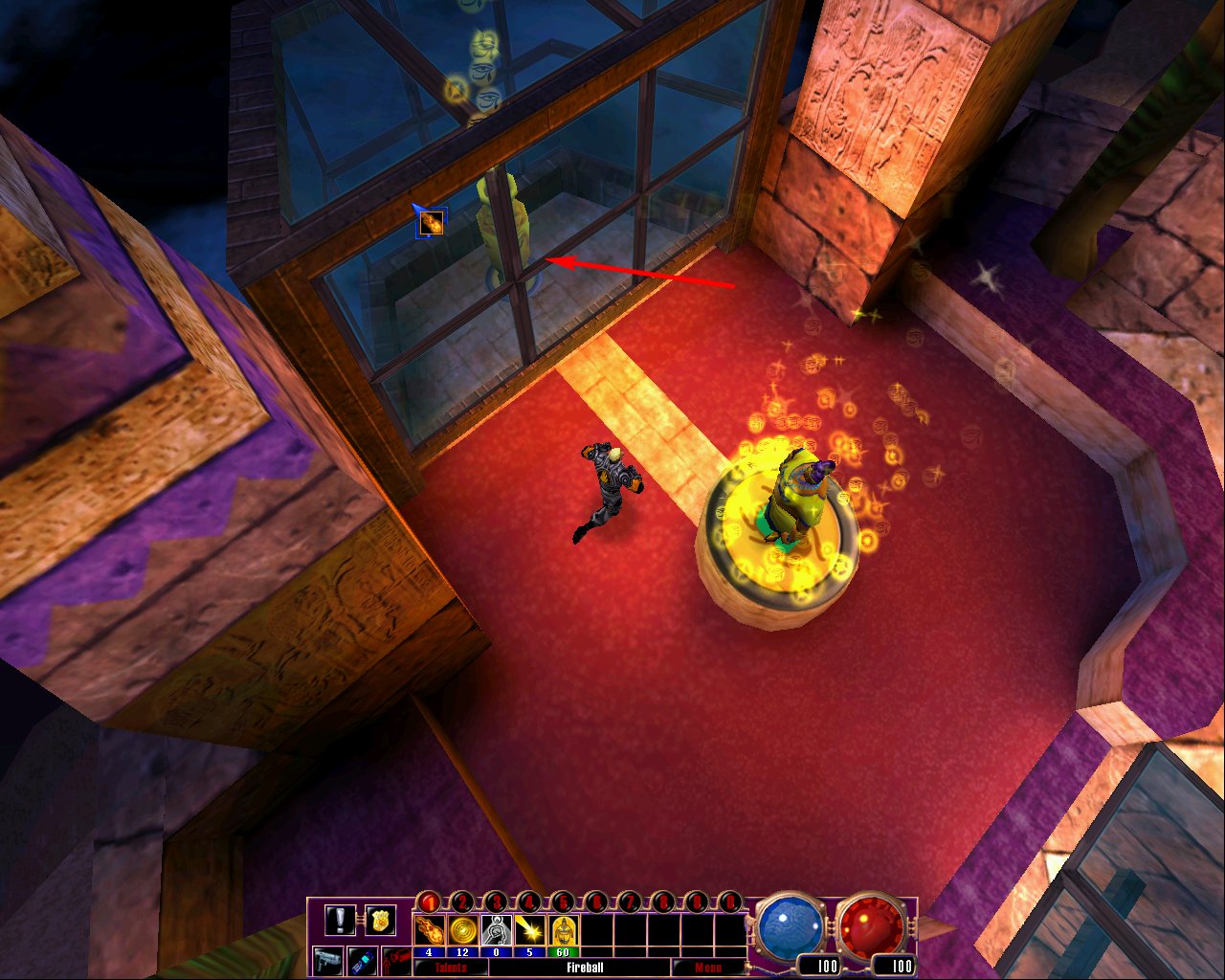Image resolution: width=1225 pixels, height=980 pixels.
Task: Select the Fireball spell icon
Action: click(430, 929)
